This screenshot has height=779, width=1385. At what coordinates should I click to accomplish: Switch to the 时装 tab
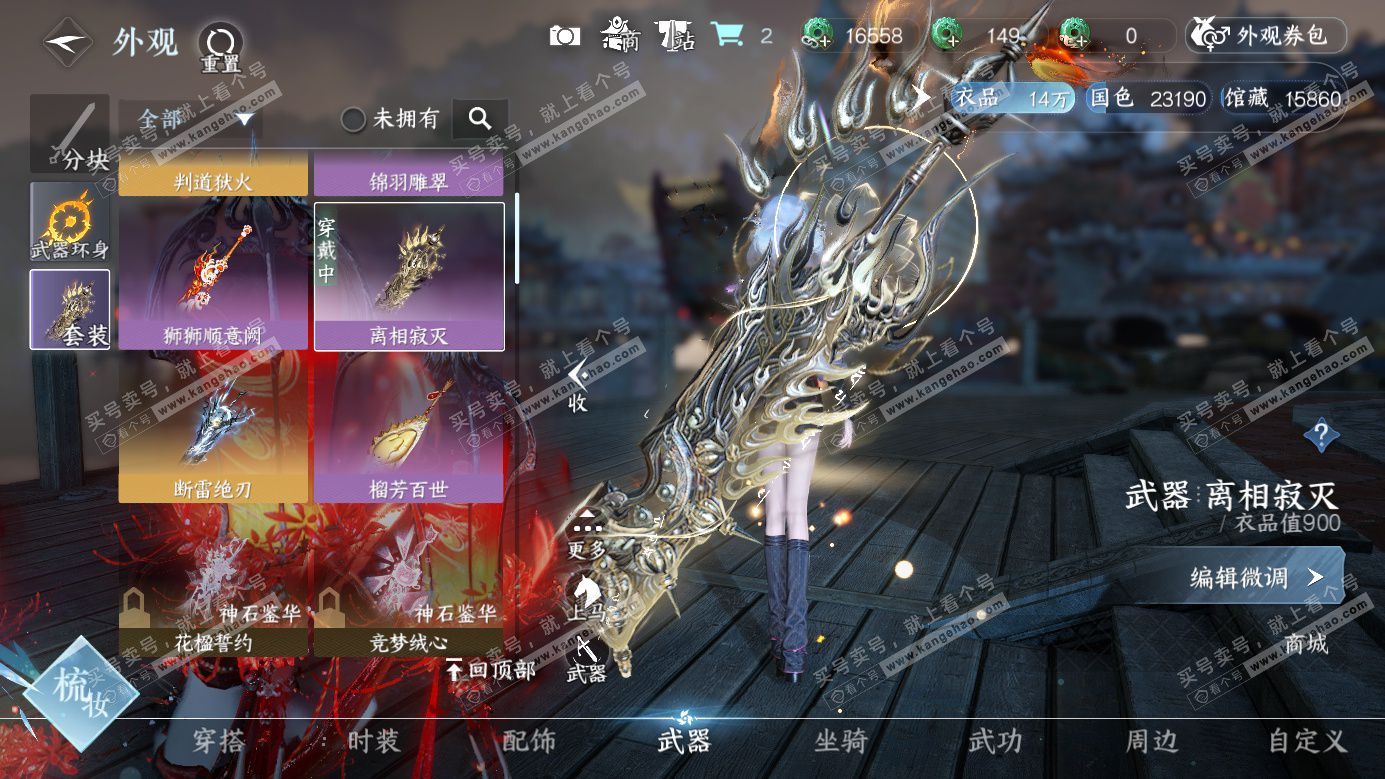[x=374, y=741]
